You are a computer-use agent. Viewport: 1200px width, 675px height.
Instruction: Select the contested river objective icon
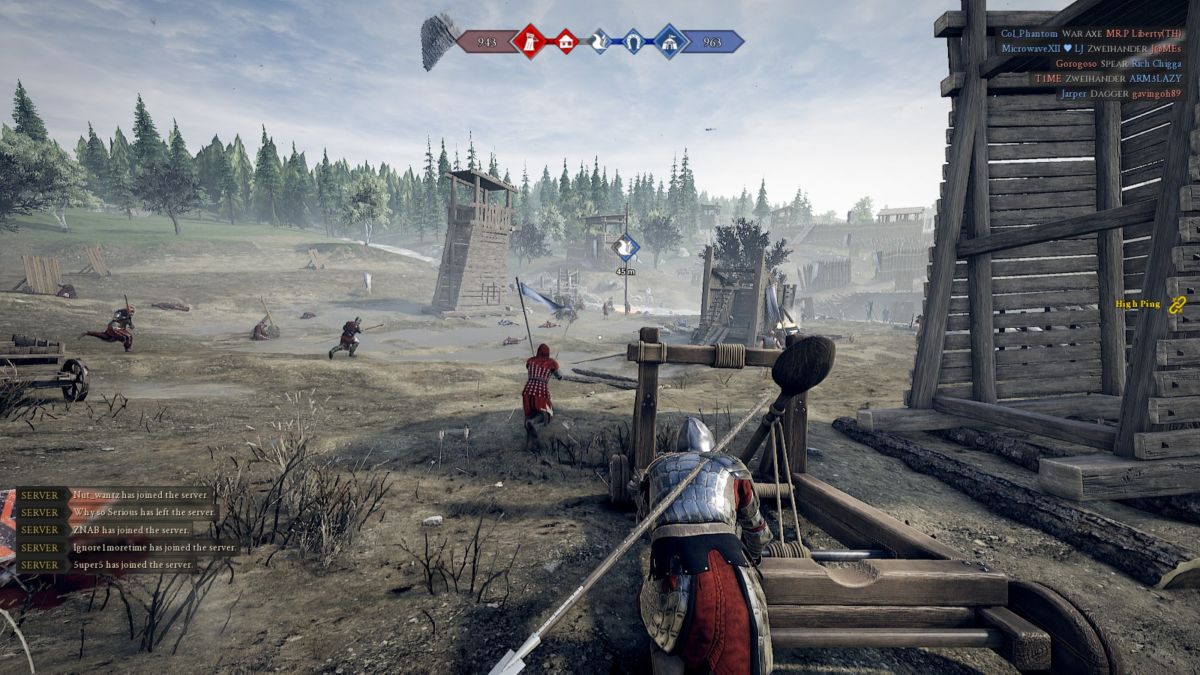pyautogui.click(x=599, y=41)
